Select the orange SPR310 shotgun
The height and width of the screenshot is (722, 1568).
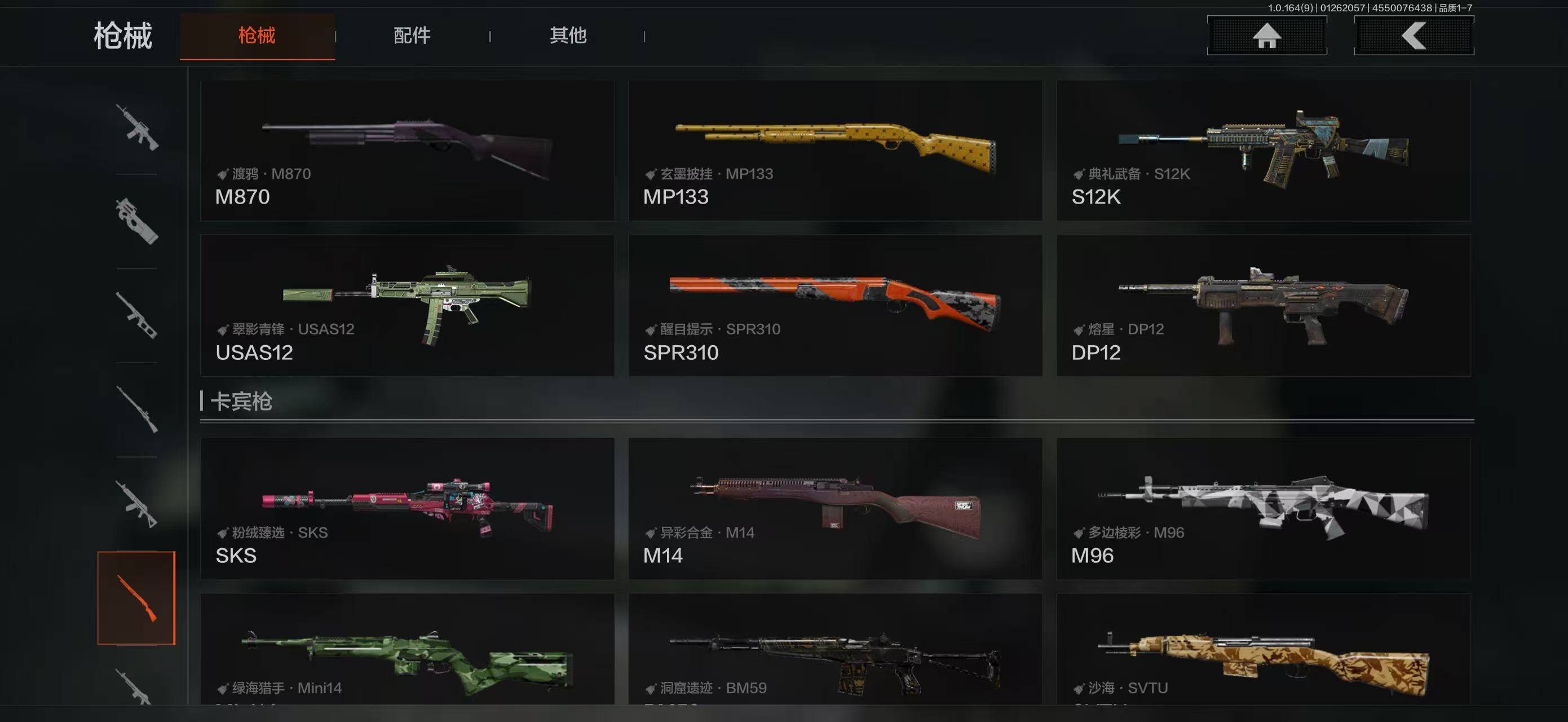[835, 306]
